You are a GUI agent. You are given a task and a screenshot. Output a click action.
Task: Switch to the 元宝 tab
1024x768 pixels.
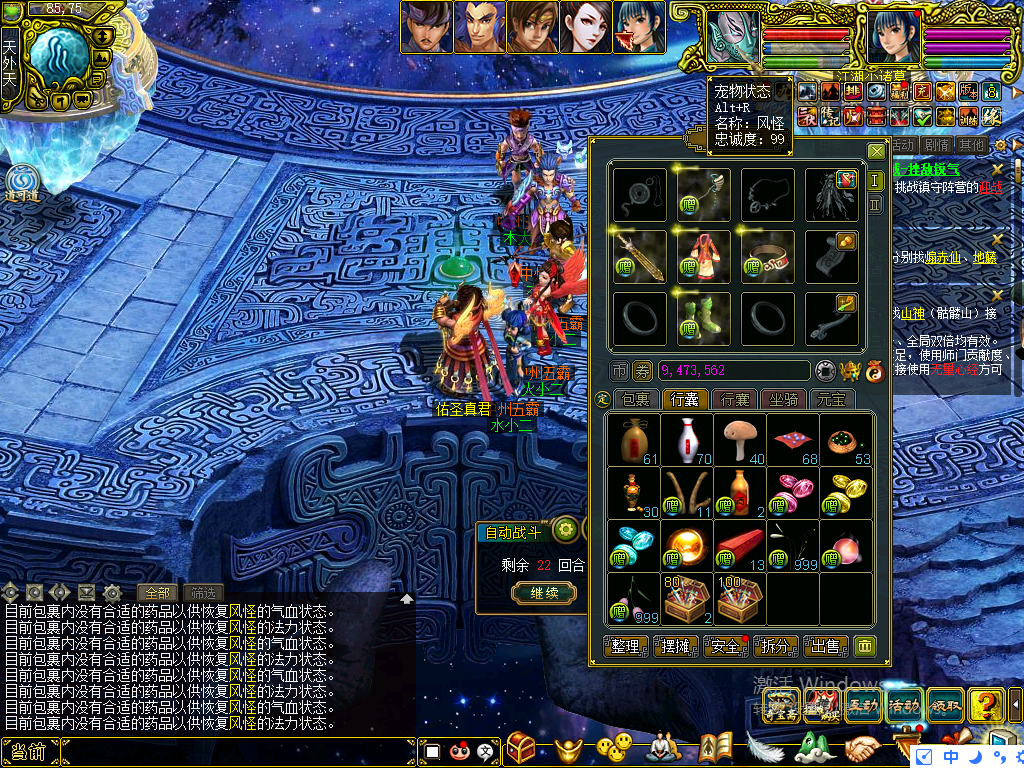[832, 399]
